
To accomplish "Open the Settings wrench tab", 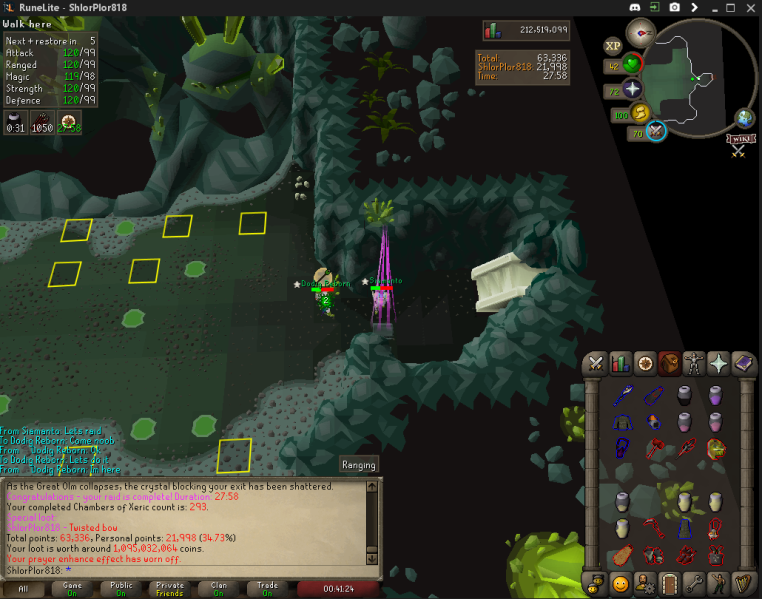I will (694, 582).
